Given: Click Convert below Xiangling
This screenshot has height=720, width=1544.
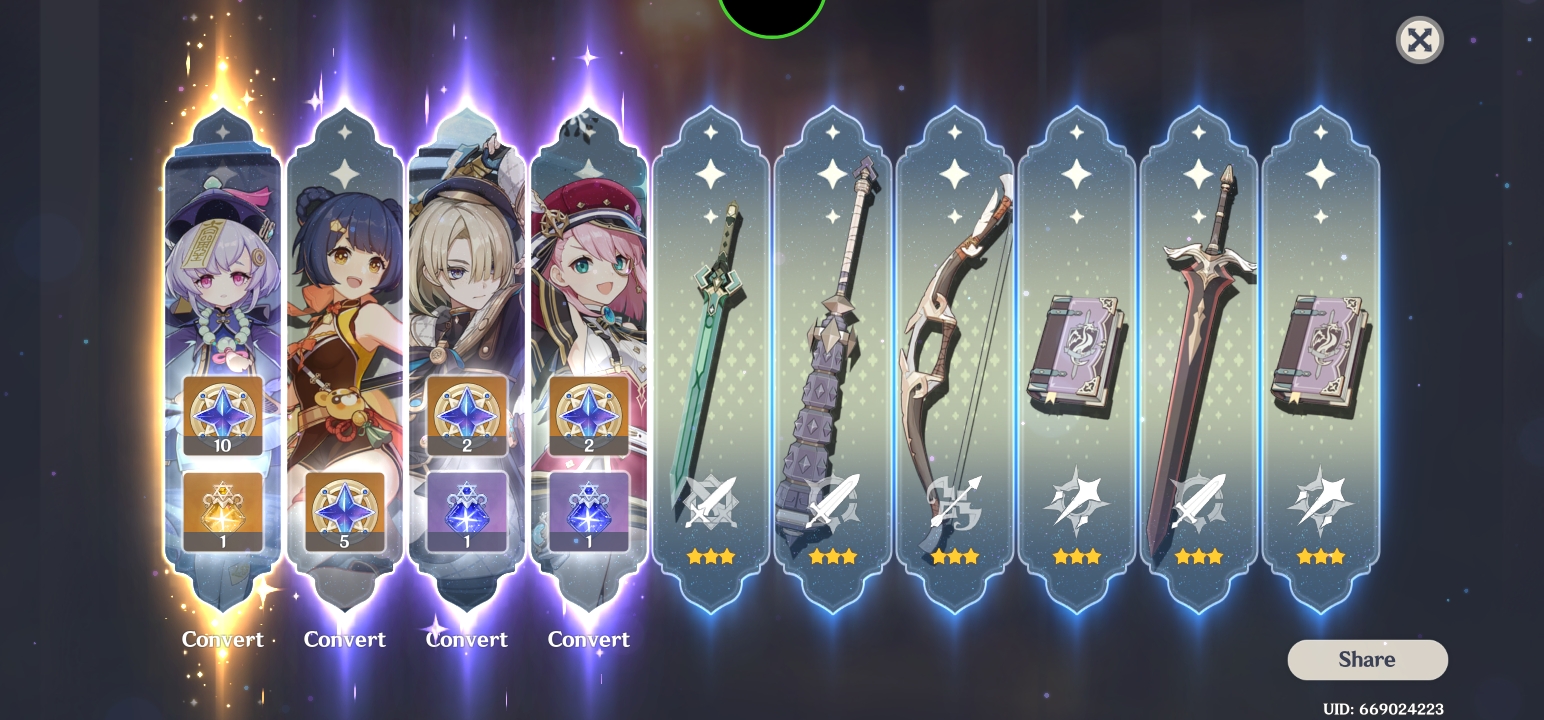Looking at the screenshot, I should (344, 639).
